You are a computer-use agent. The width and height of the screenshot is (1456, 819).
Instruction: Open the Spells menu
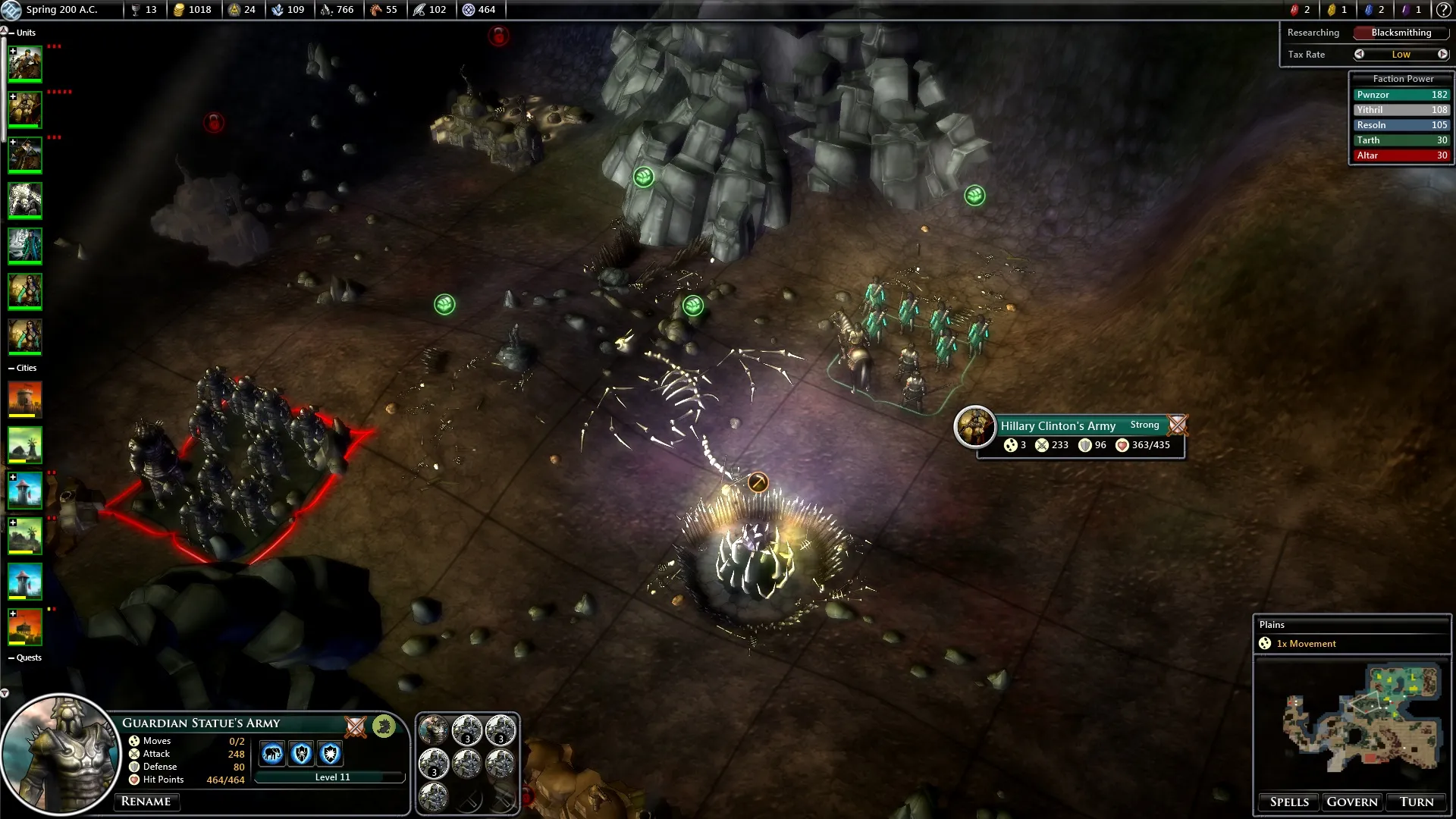[1289, 802]
